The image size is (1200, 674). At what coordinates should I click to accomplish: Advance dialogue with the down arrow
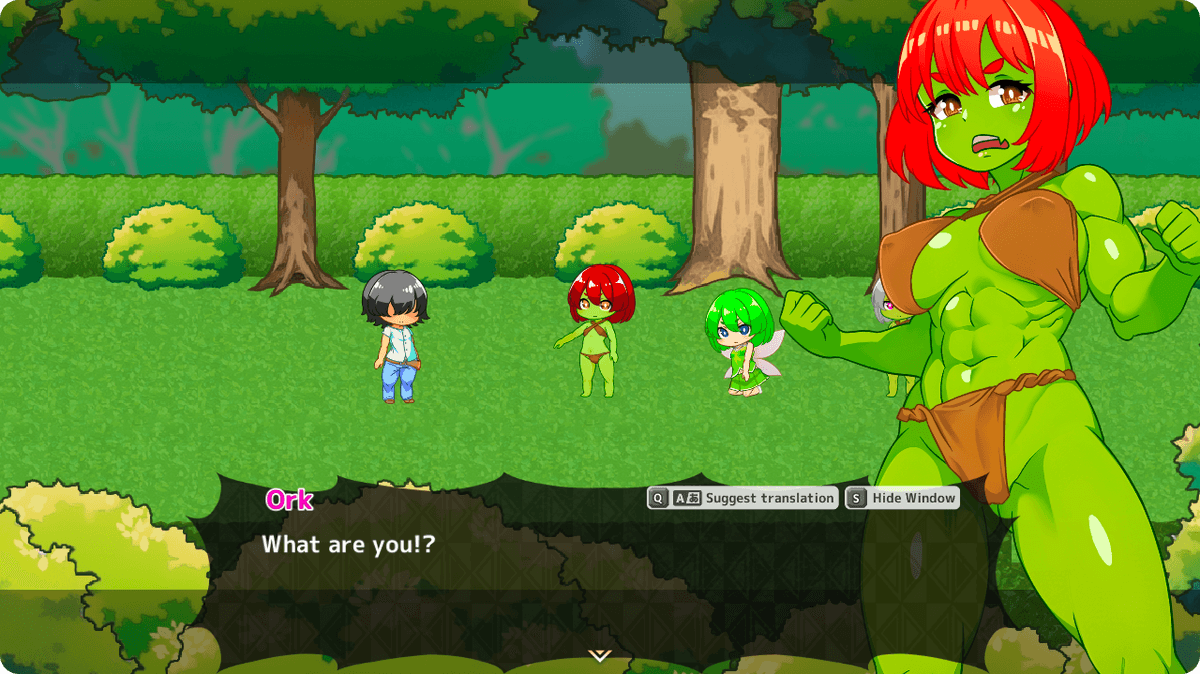coord(599,655)
